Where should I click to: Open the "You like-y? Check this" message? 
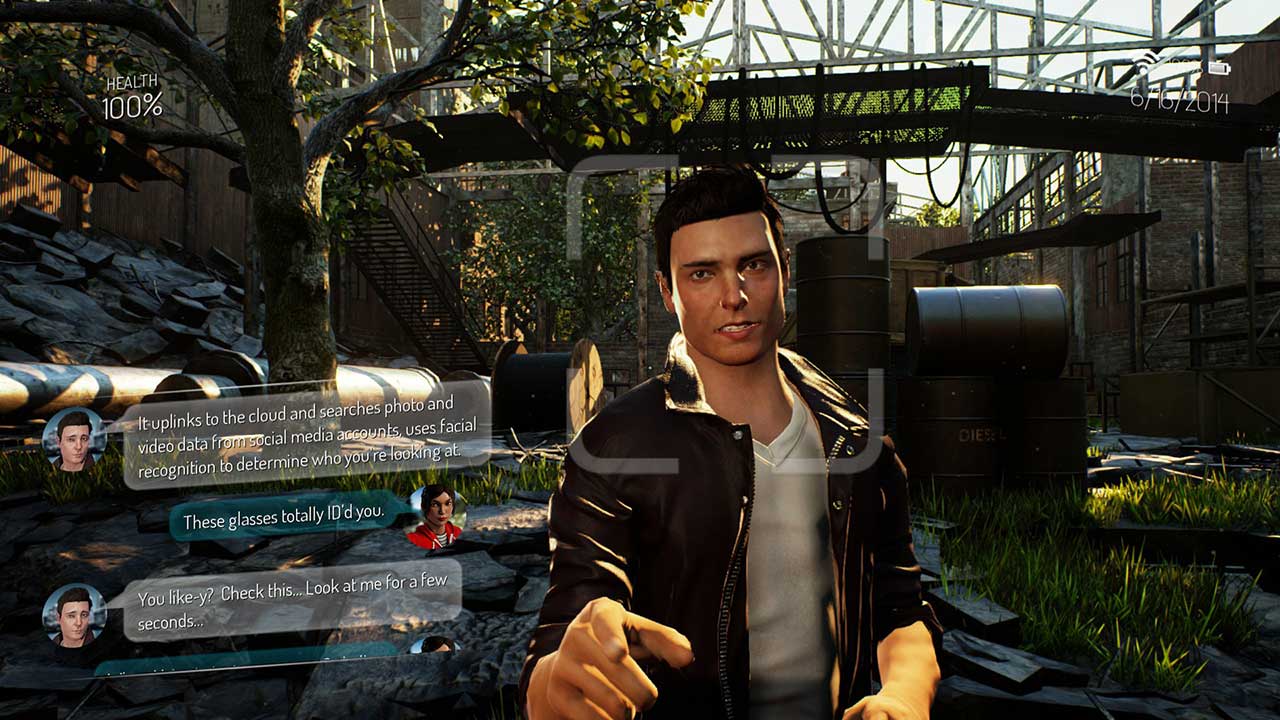point(292,600)
